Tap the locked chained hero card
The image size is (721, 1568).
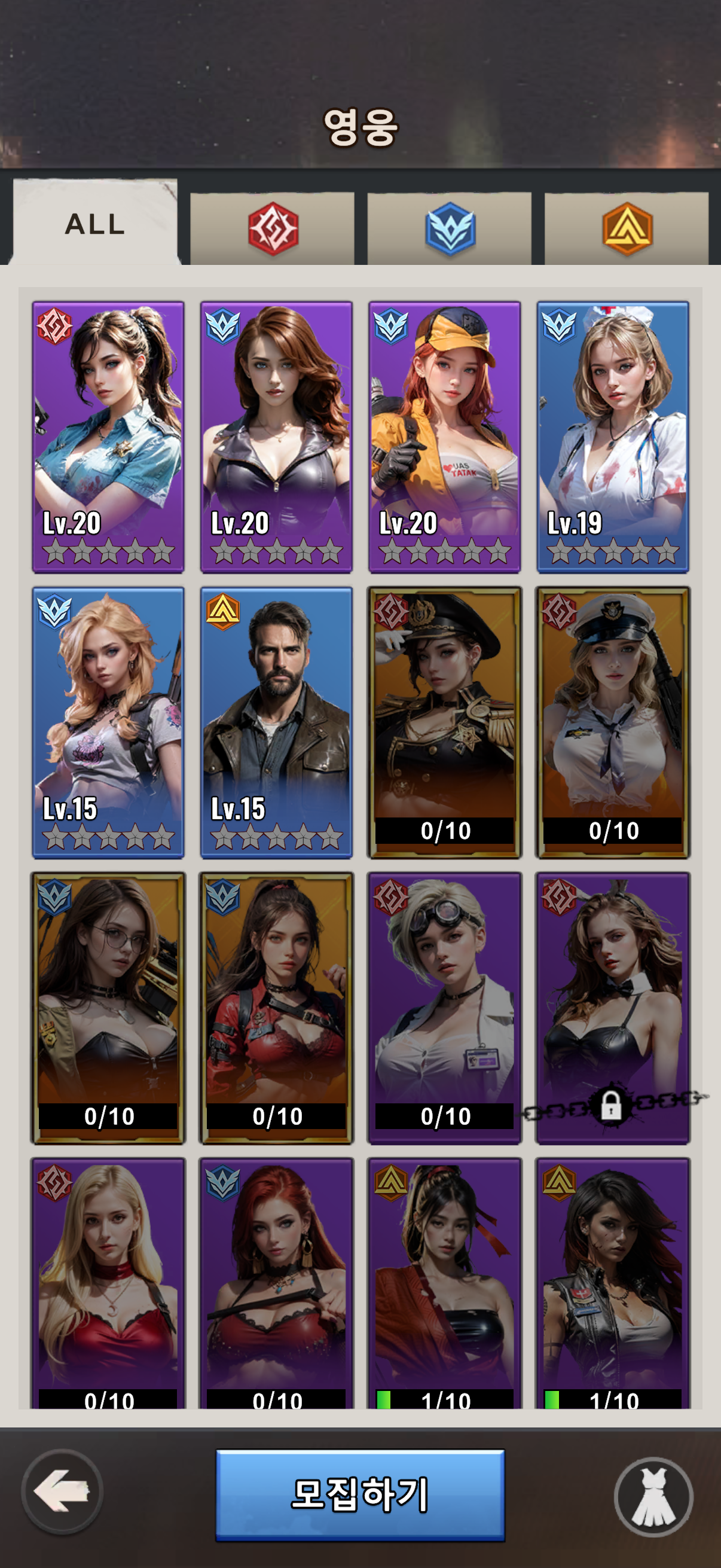[613, 1008]
